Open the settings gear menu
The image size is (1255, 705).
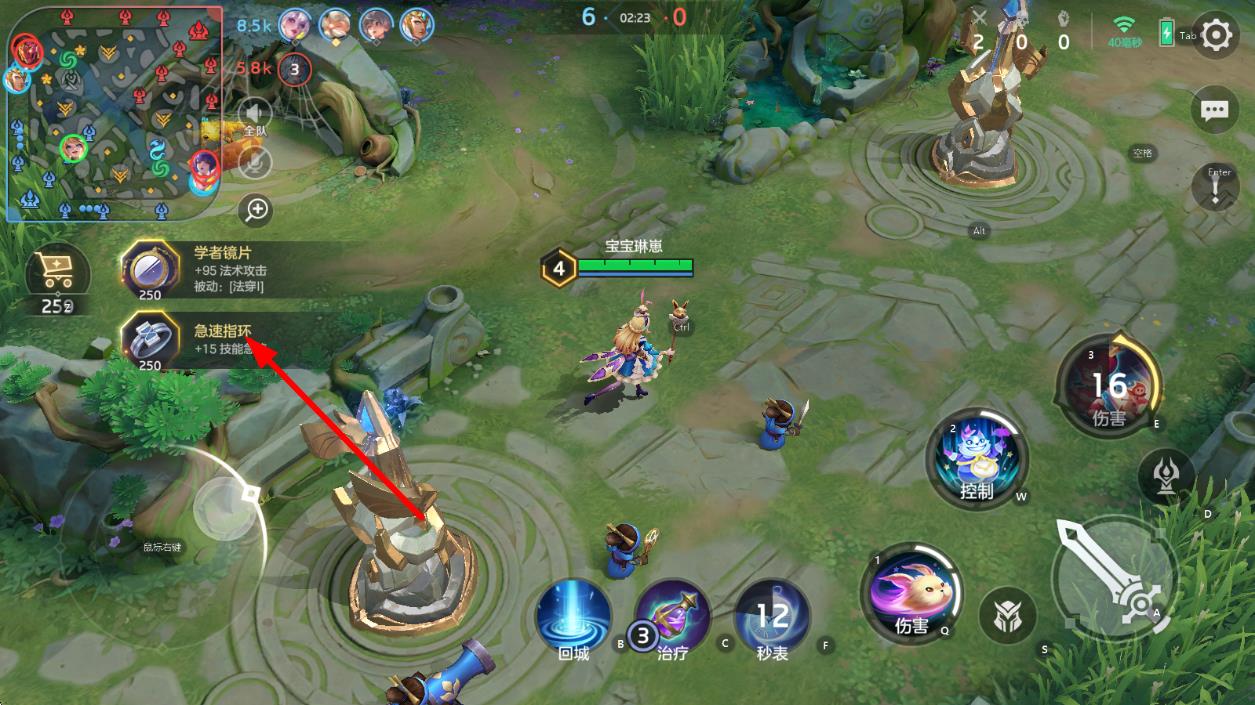(x=1215, y=36)
